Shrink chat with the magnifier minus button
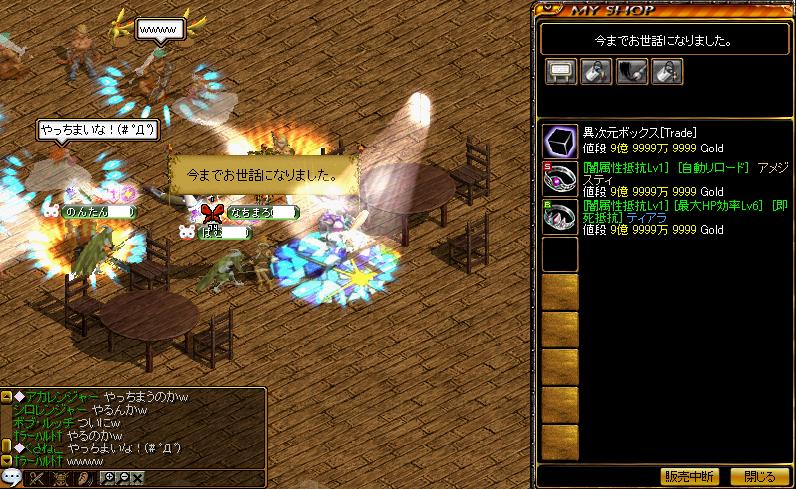This screenshot has height=489, width=796. 122,477
